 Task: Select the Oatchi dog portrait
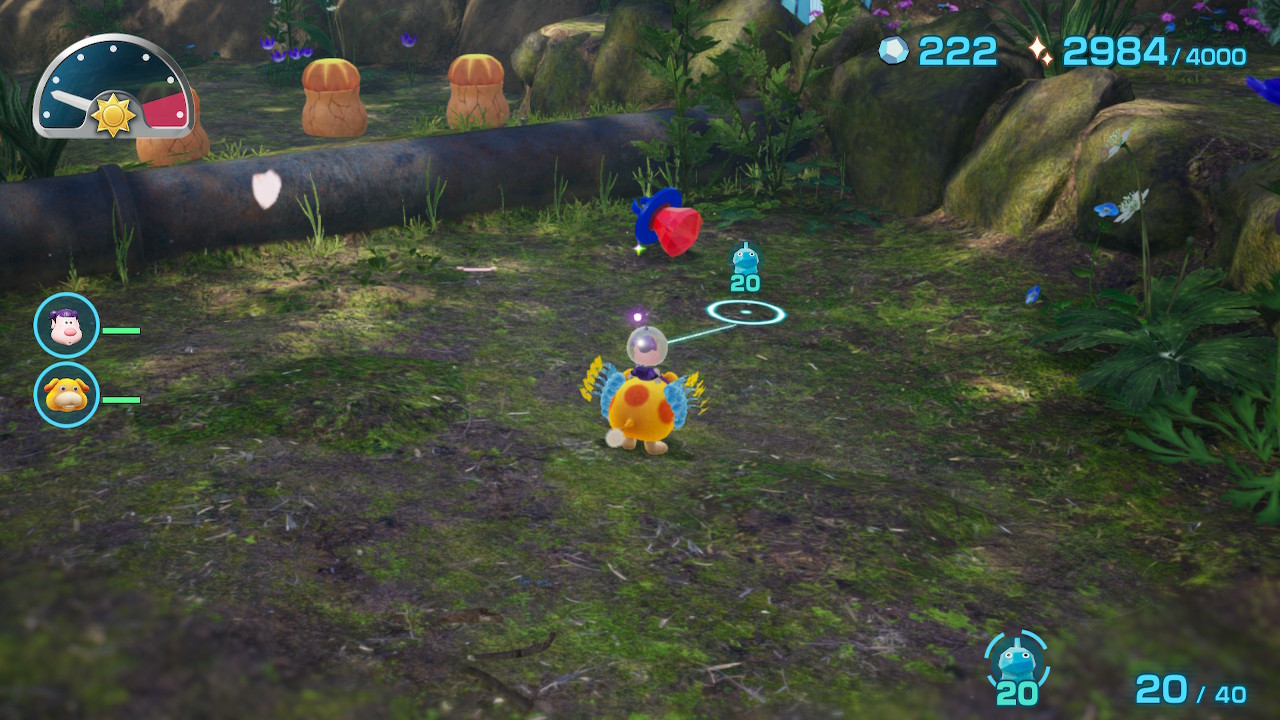[x=67, y=395]
